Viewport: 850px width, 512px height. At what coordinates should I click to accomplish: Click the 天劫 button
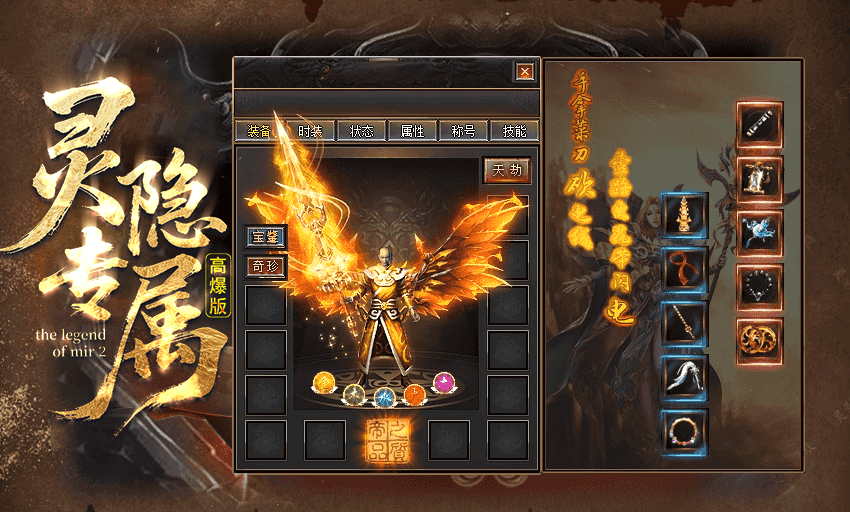506,170
